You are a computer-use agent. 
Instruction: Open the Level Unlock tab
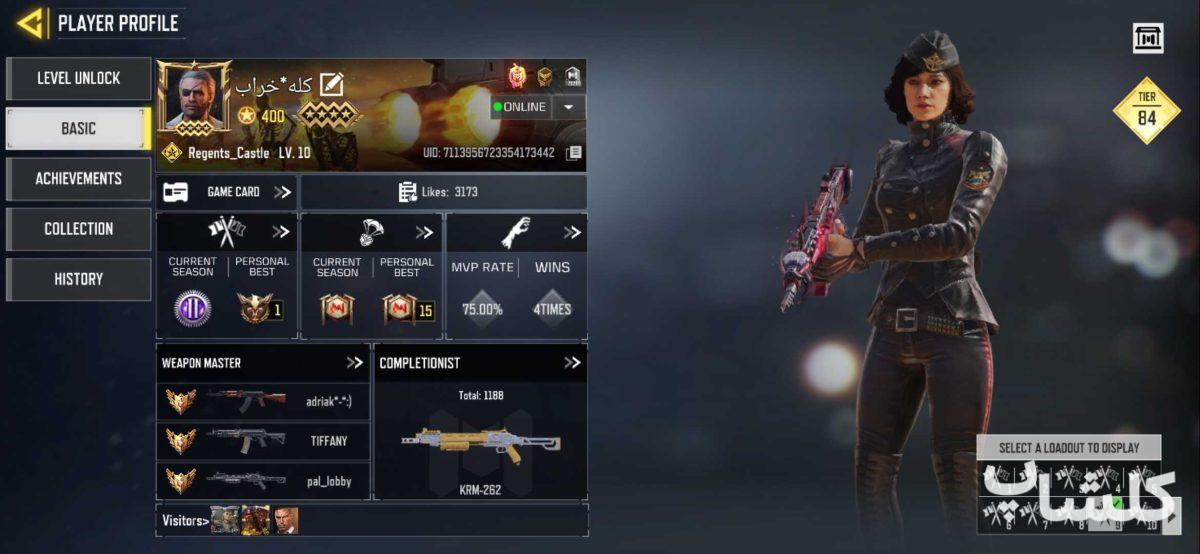click(78, 78)
